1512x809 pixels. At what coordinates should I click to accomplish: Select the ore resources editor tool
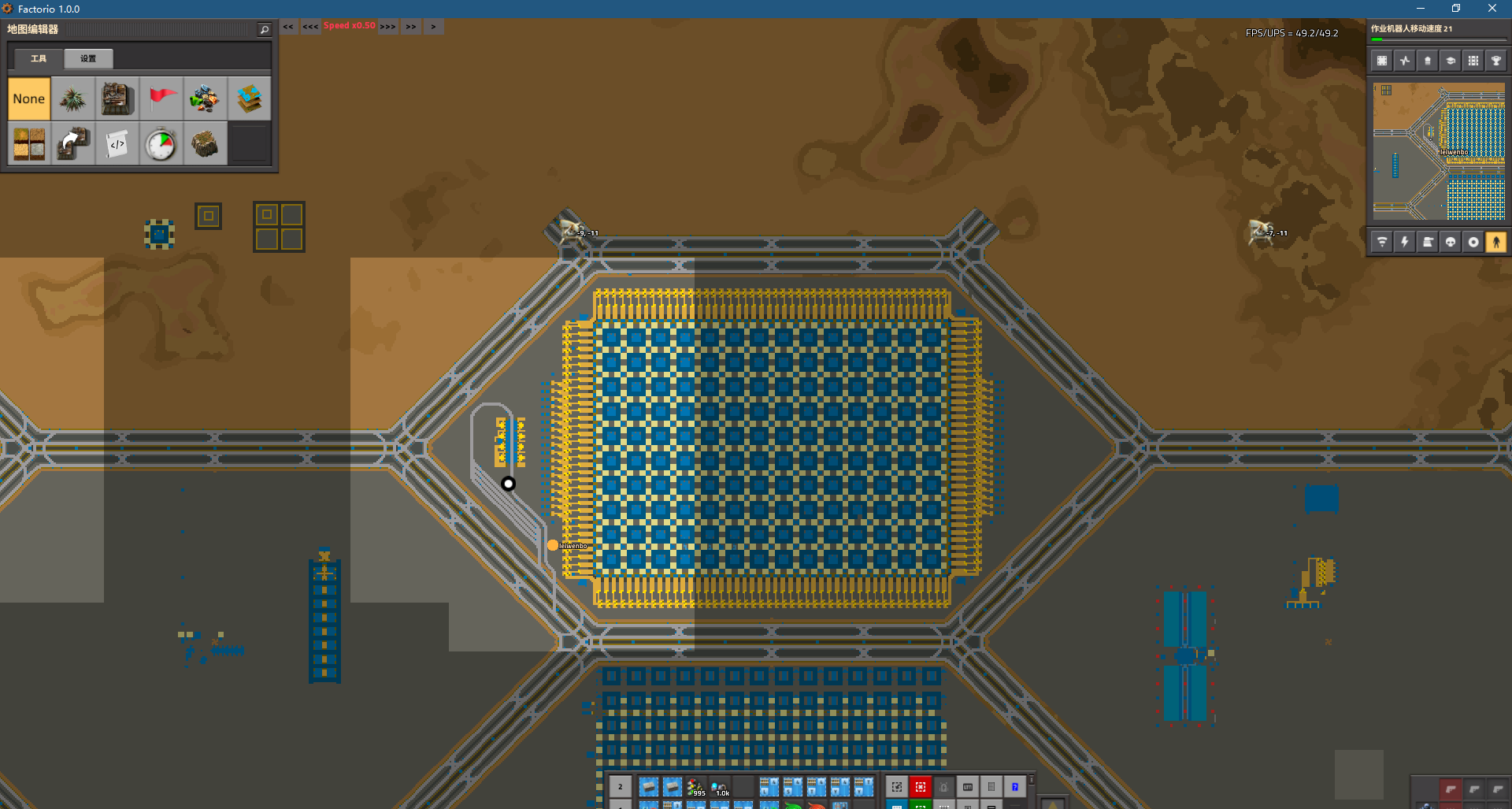pos(206,98)
